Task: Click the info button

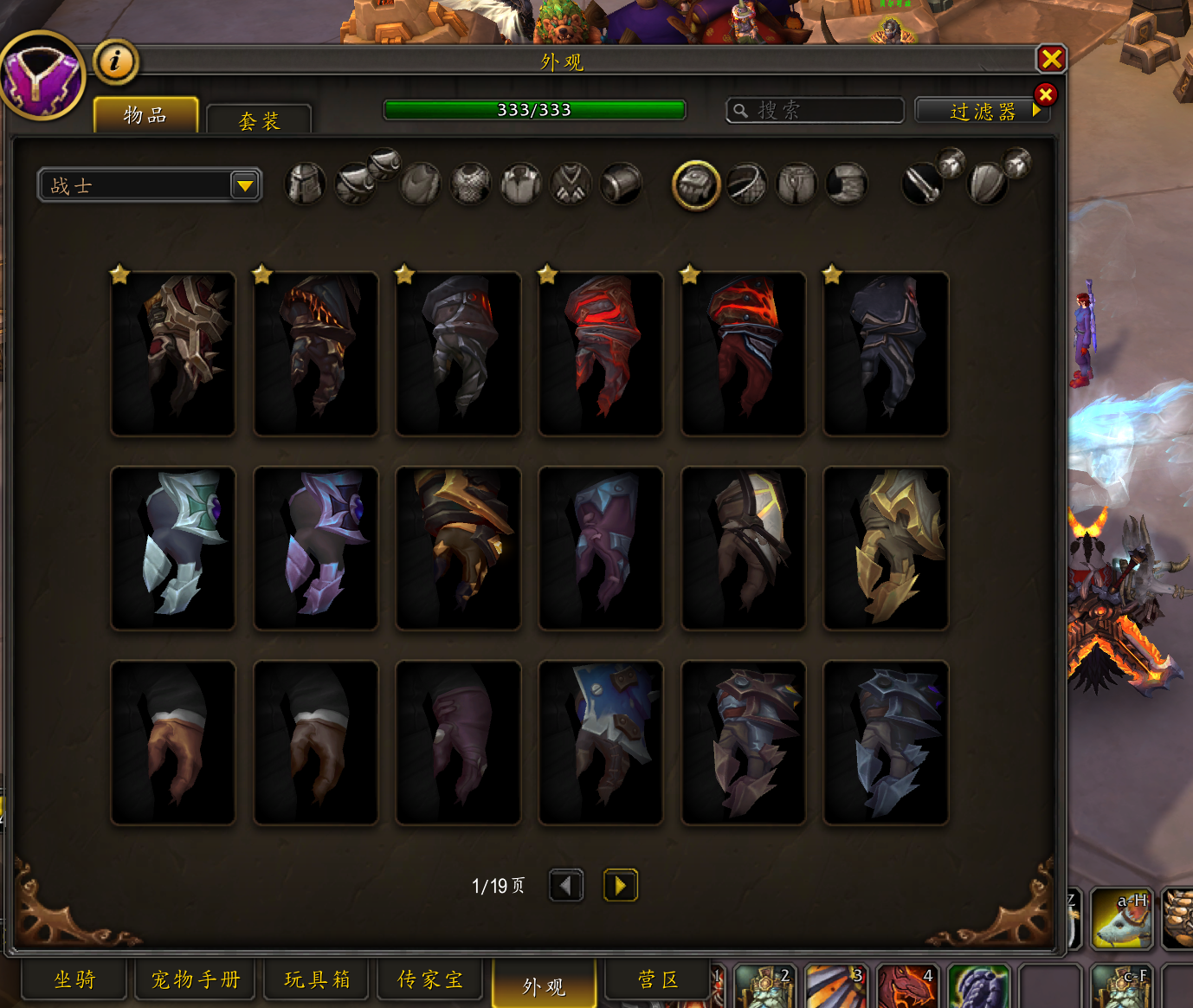Action: [x=115, y=61]
